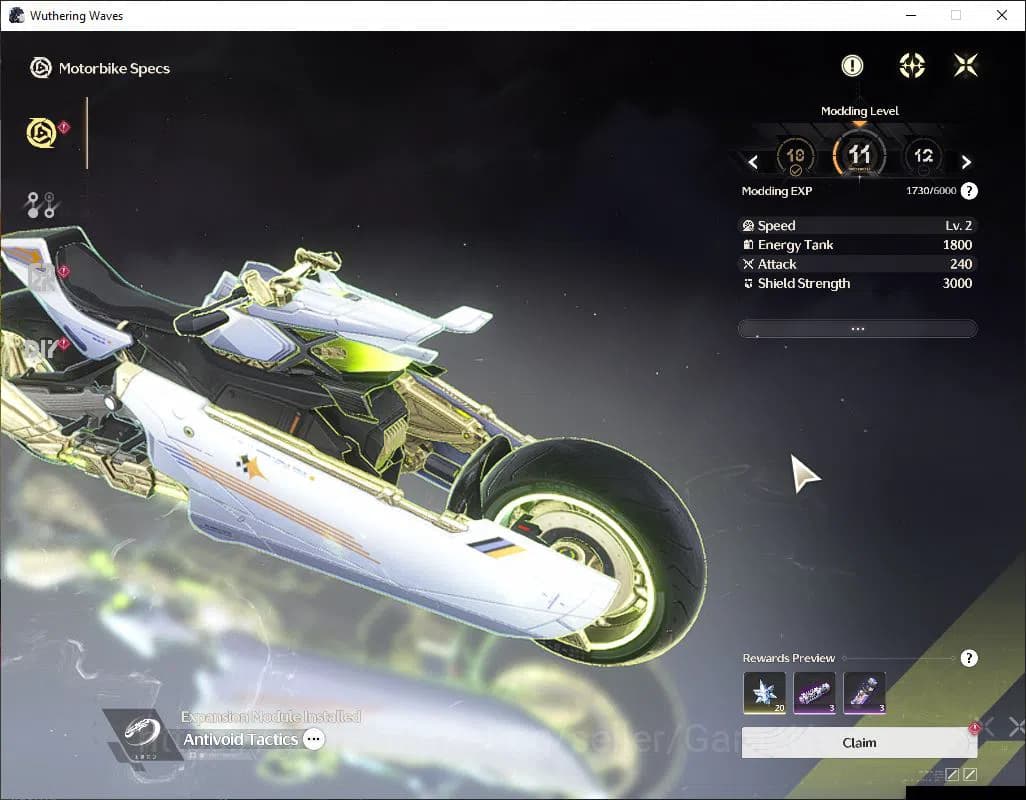1026x800 pixels.
Task: Minimize the Wuthering Waves window
Action: [910, 15]
